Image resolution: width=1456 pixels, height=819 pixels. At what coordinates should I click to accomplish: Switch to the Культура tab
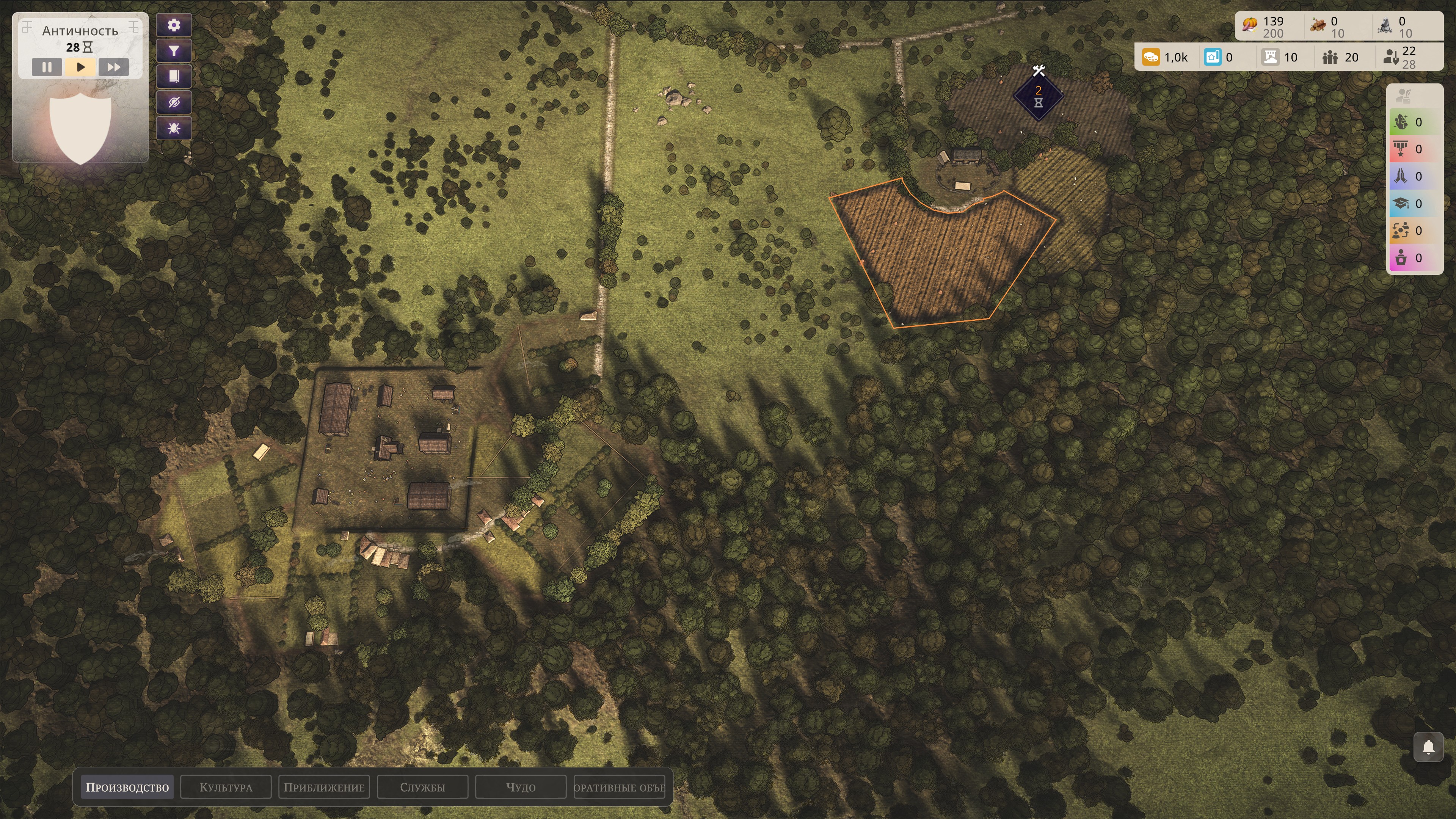[226, 788]
